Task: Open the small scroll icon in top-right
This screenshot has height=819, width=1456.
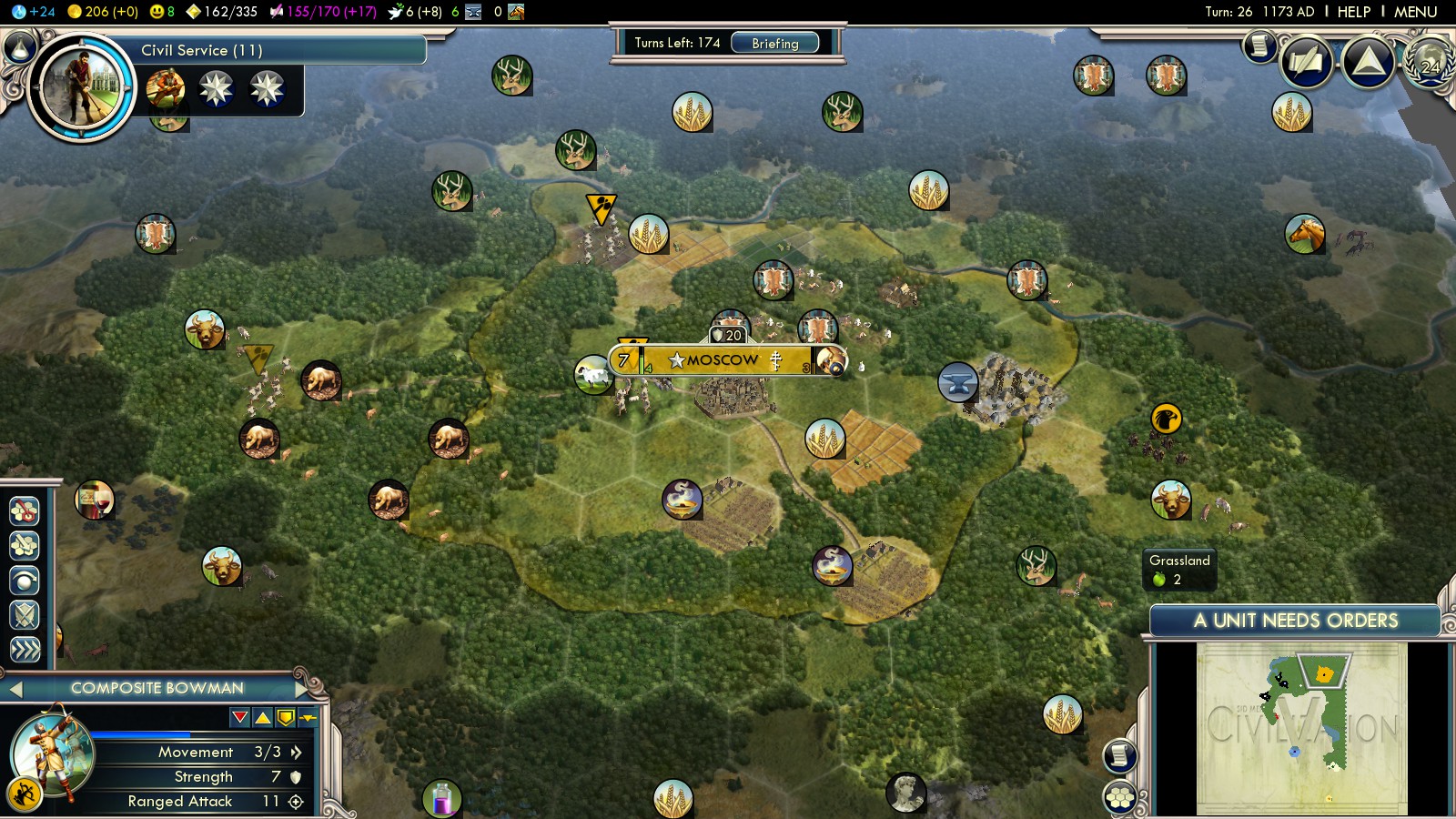Action: pyautogui.click(x=1259, y=45)
